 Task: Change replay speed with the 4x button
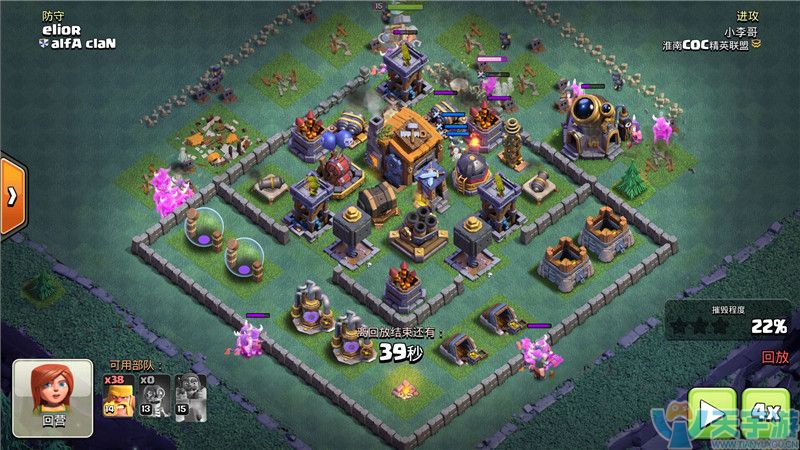(x=766, y=412)
